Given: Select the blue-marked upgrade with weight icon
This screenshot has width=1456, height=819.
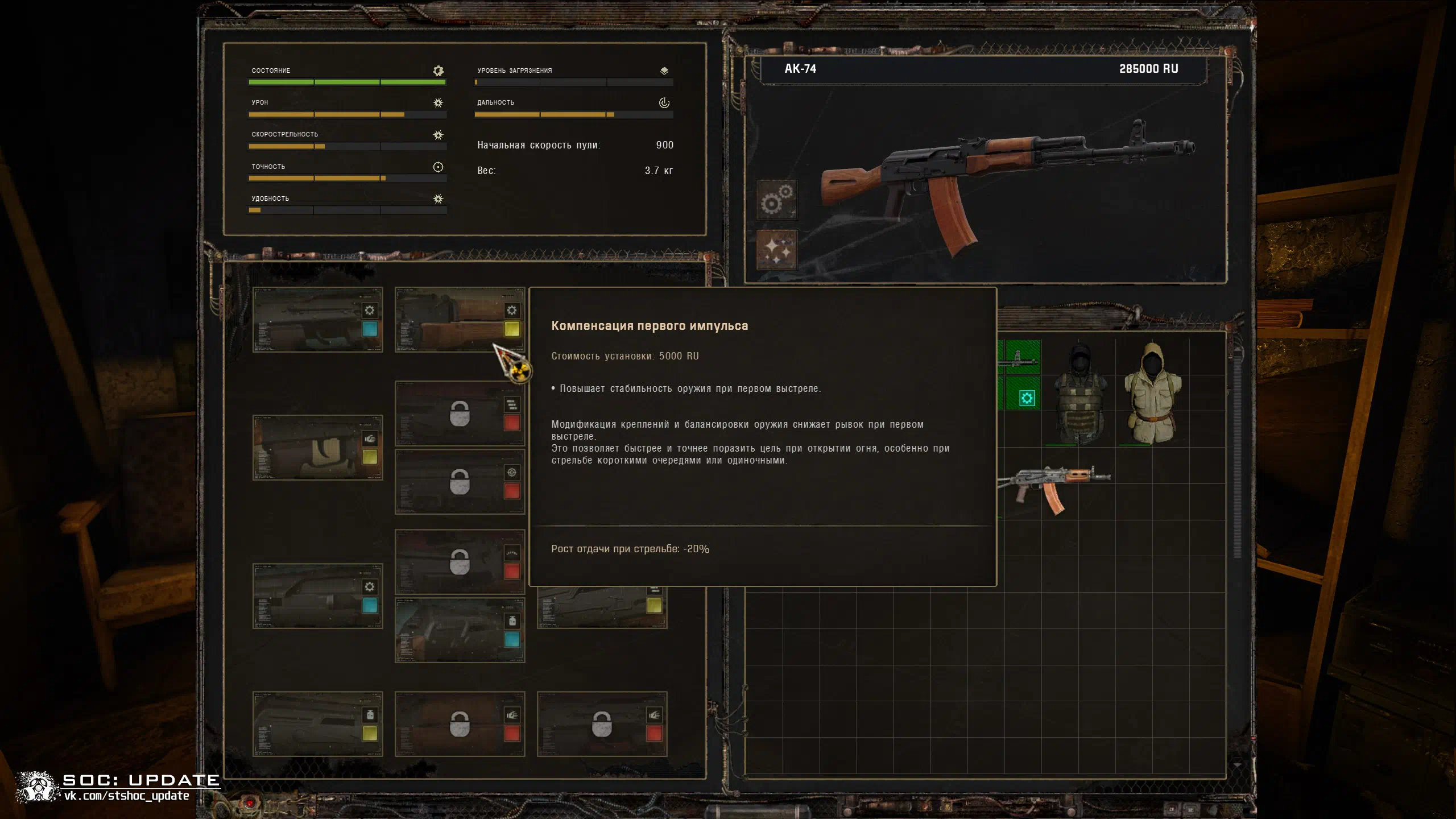Looking at the screenshot, I should click(460, 630).
